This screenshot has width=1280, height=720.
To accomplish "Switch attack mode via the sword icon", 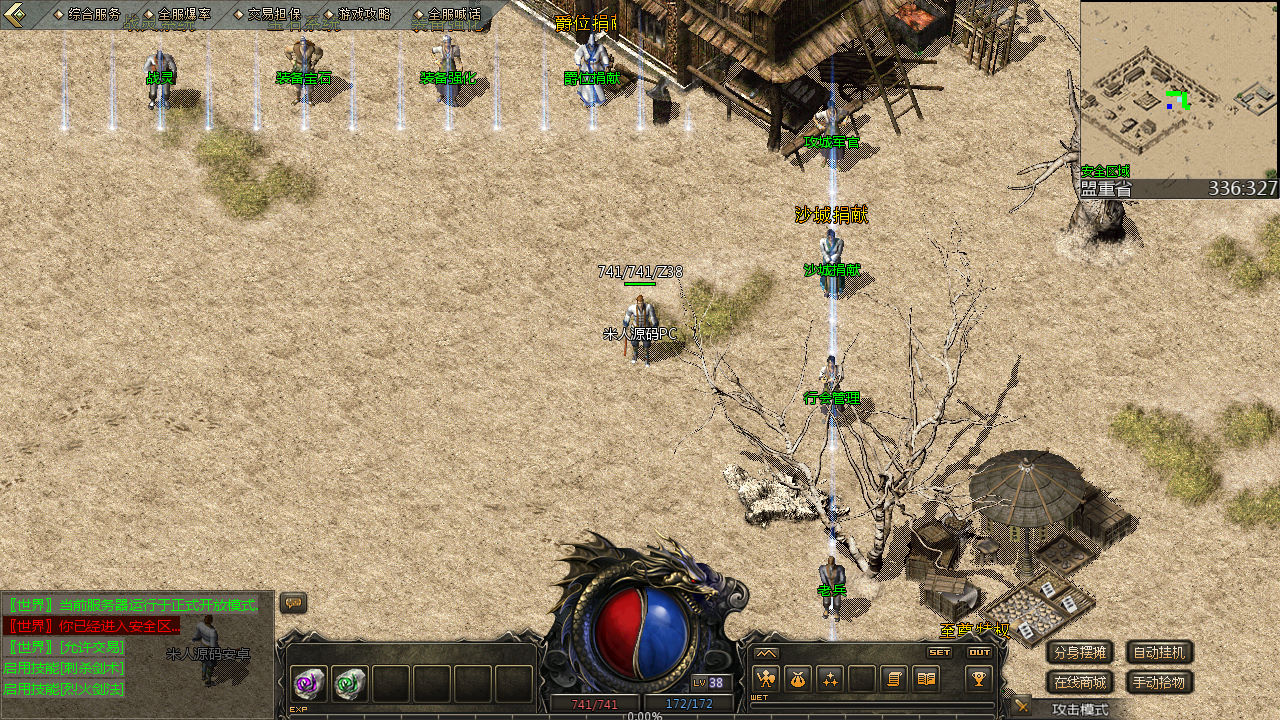I will [x=1020, y=706].
